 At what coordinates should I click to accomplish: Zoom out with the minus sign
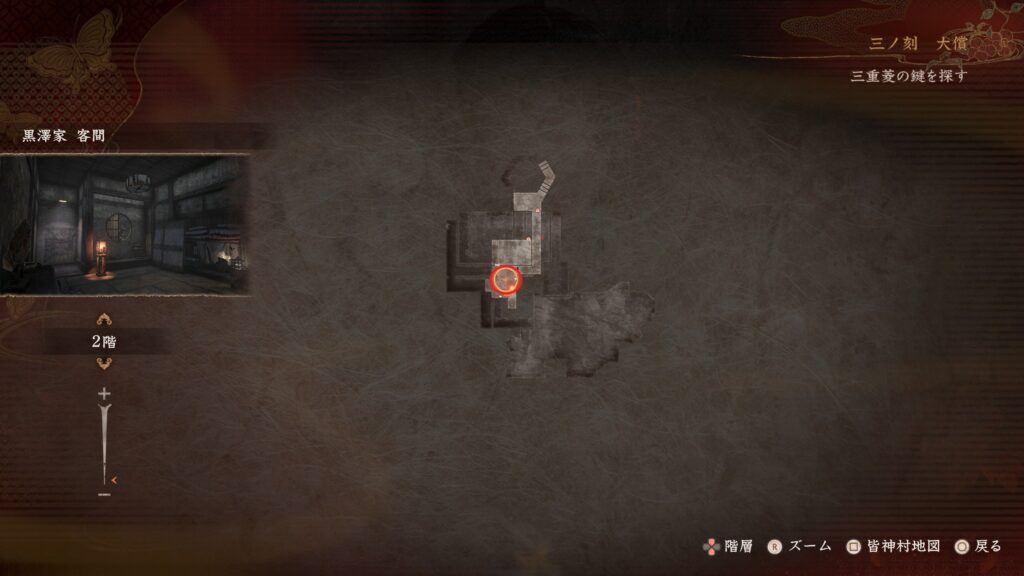(104, 494)
